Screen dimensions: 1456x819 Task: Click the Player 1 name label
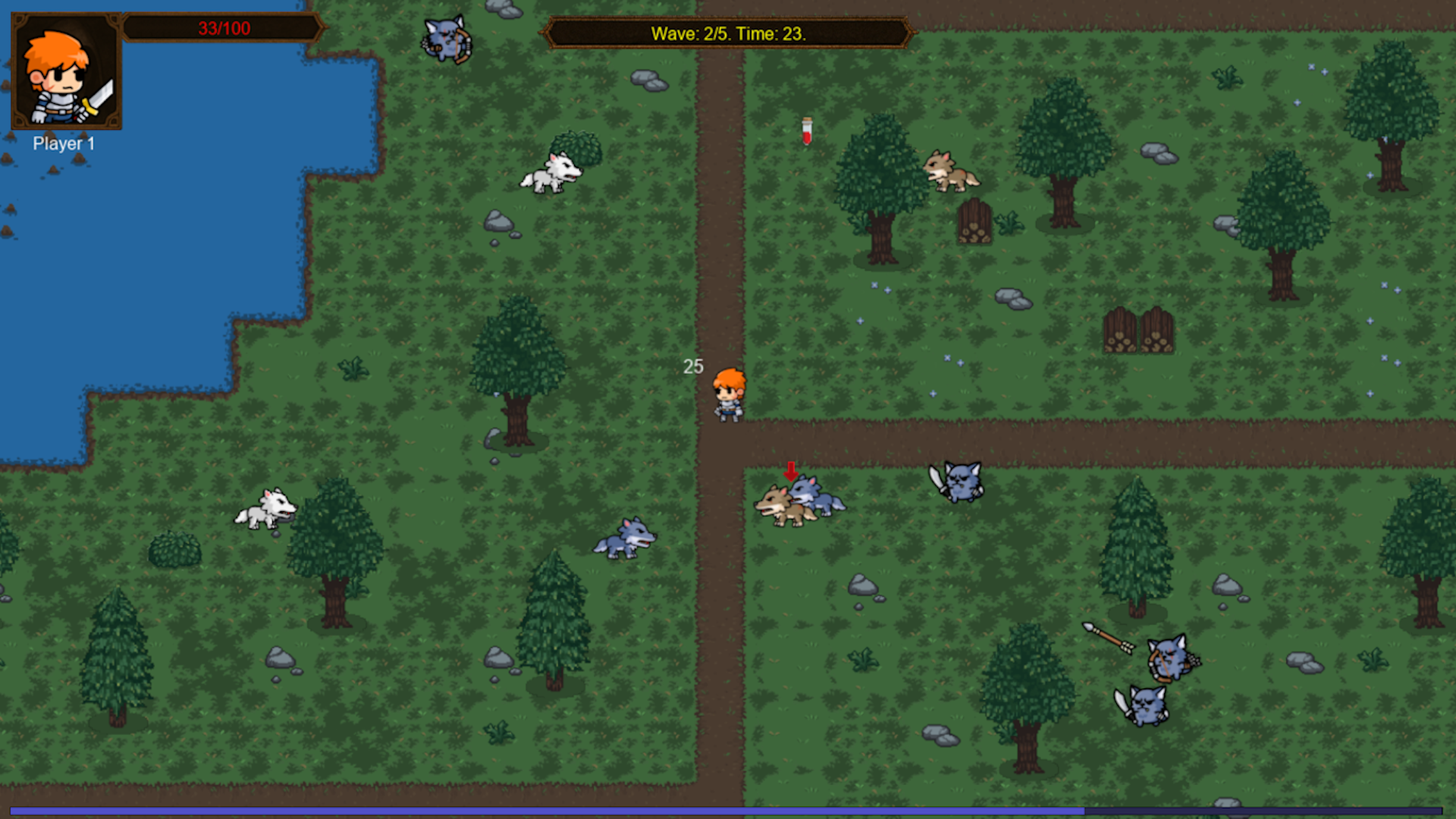coord(64,143)
